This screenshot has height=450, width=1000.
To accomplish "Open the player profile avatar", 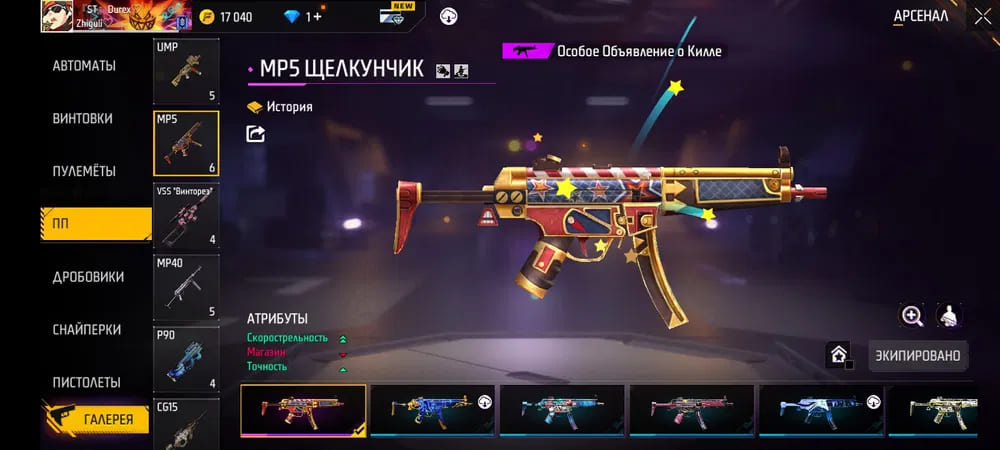I will [57, 16].
